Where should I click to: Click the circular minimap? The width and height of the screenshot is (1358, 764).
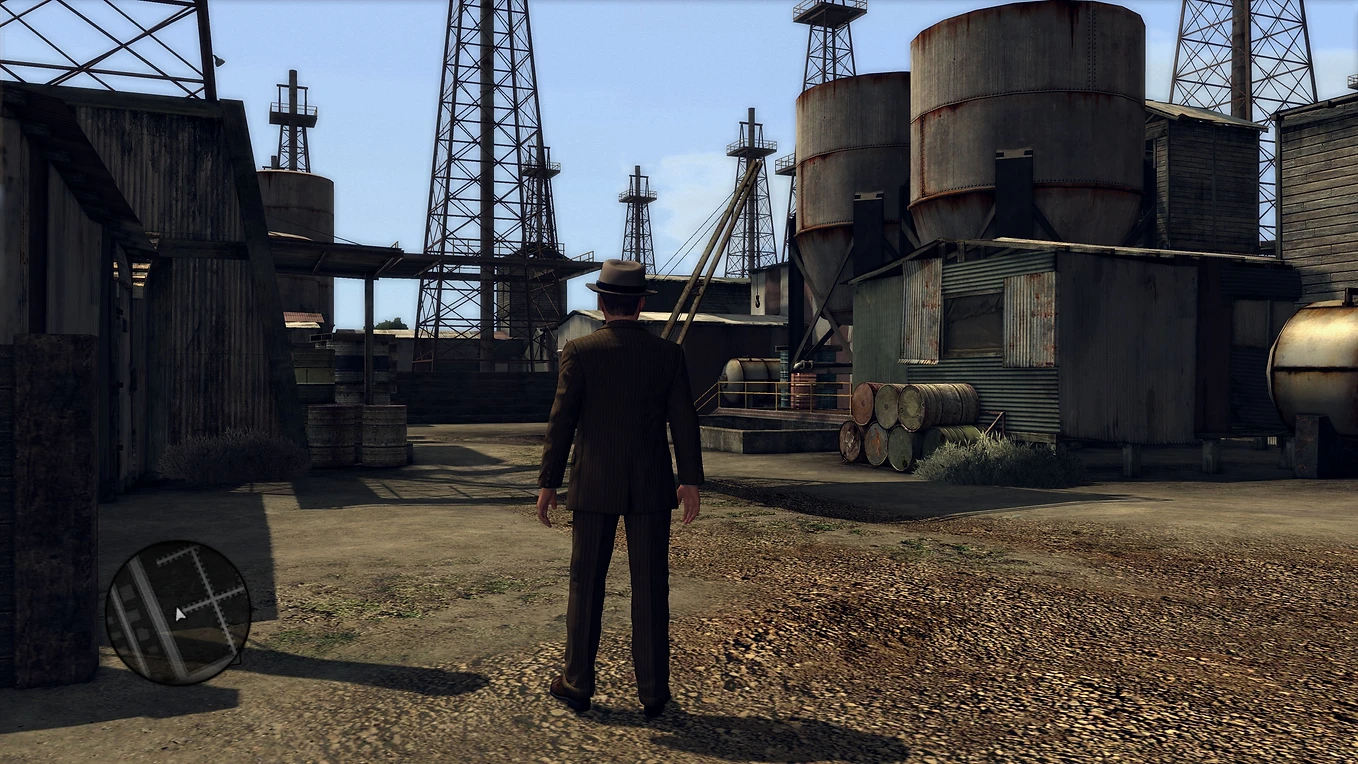178,612
